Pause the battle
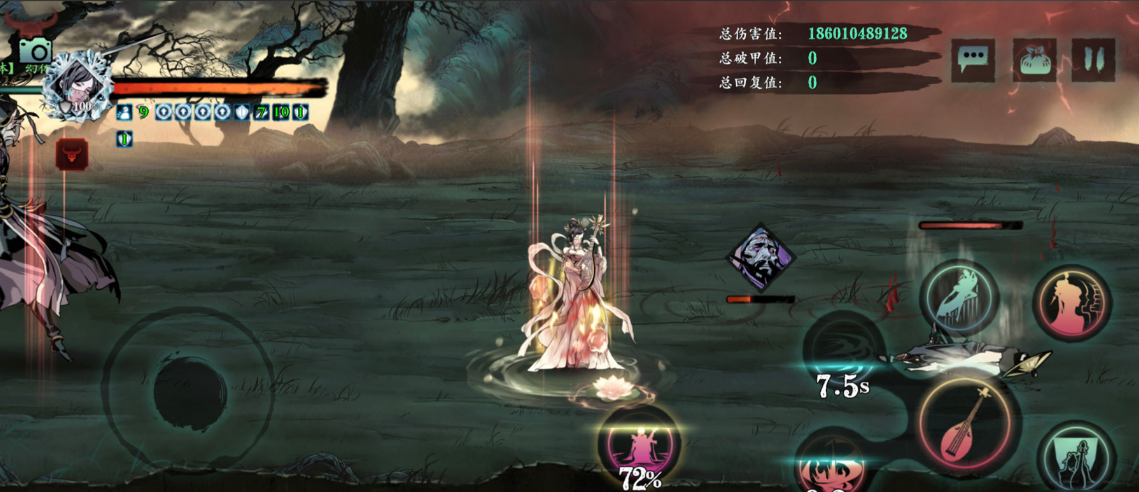Viewport: 1139px width, 492px height. point(1093,61)
